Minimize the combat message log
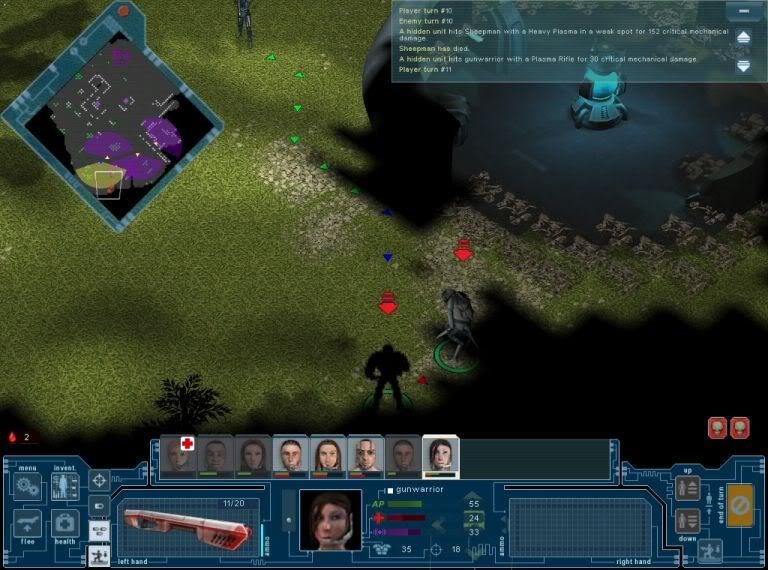 point(743,11)
